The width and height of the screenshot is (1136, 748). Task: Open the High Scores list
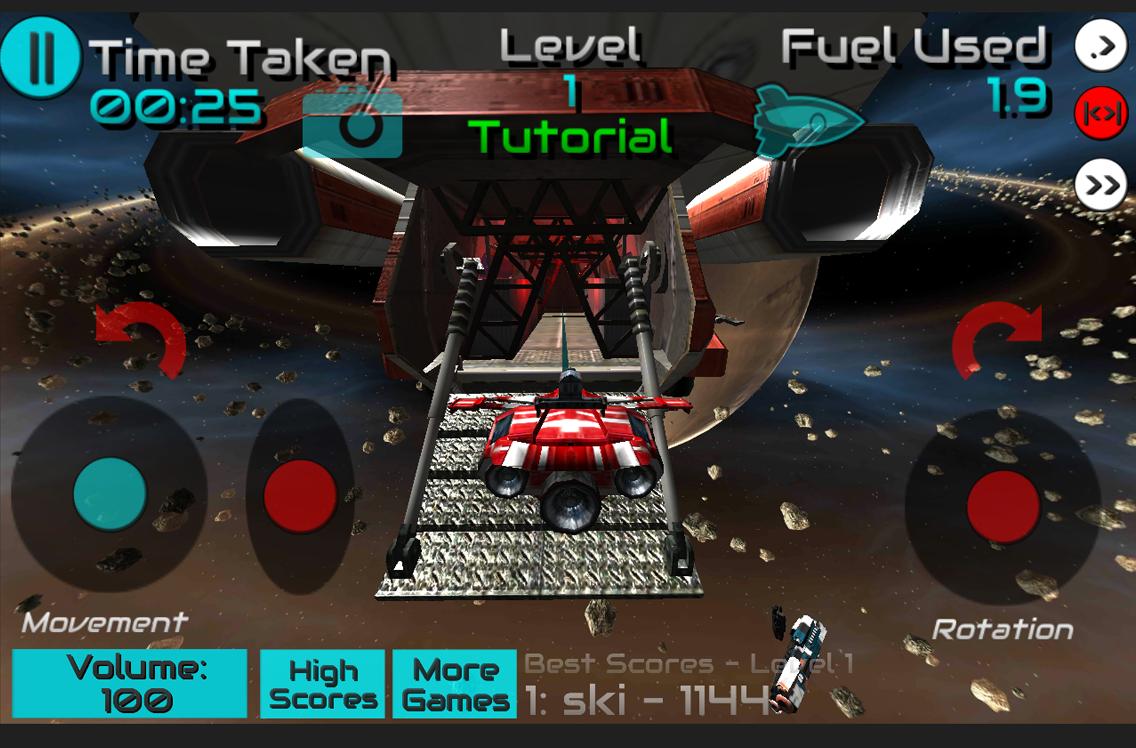323,684
